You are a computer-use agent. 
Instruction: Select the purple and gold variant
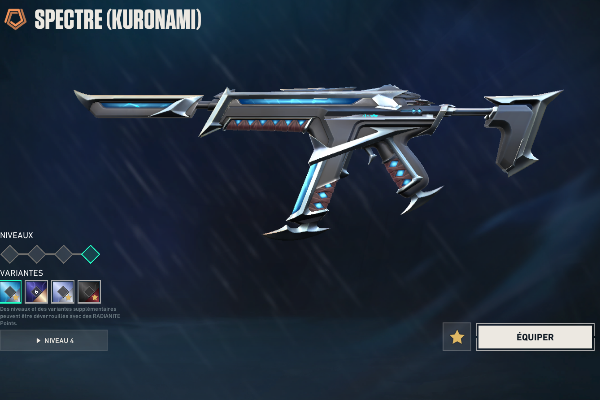37,292
